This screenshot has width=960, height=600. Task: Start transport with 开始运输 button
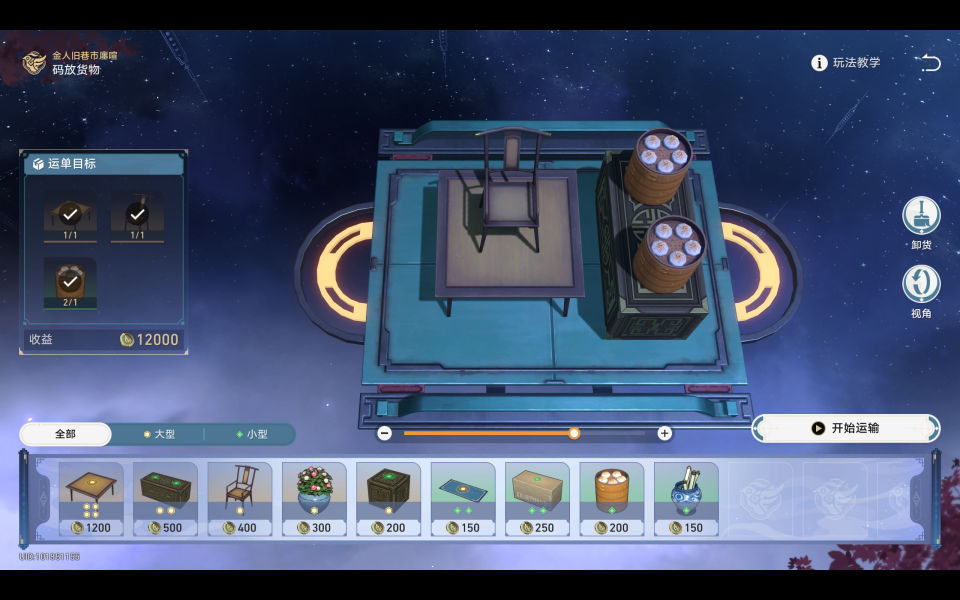pyautogui.click(x=845, y=428)
